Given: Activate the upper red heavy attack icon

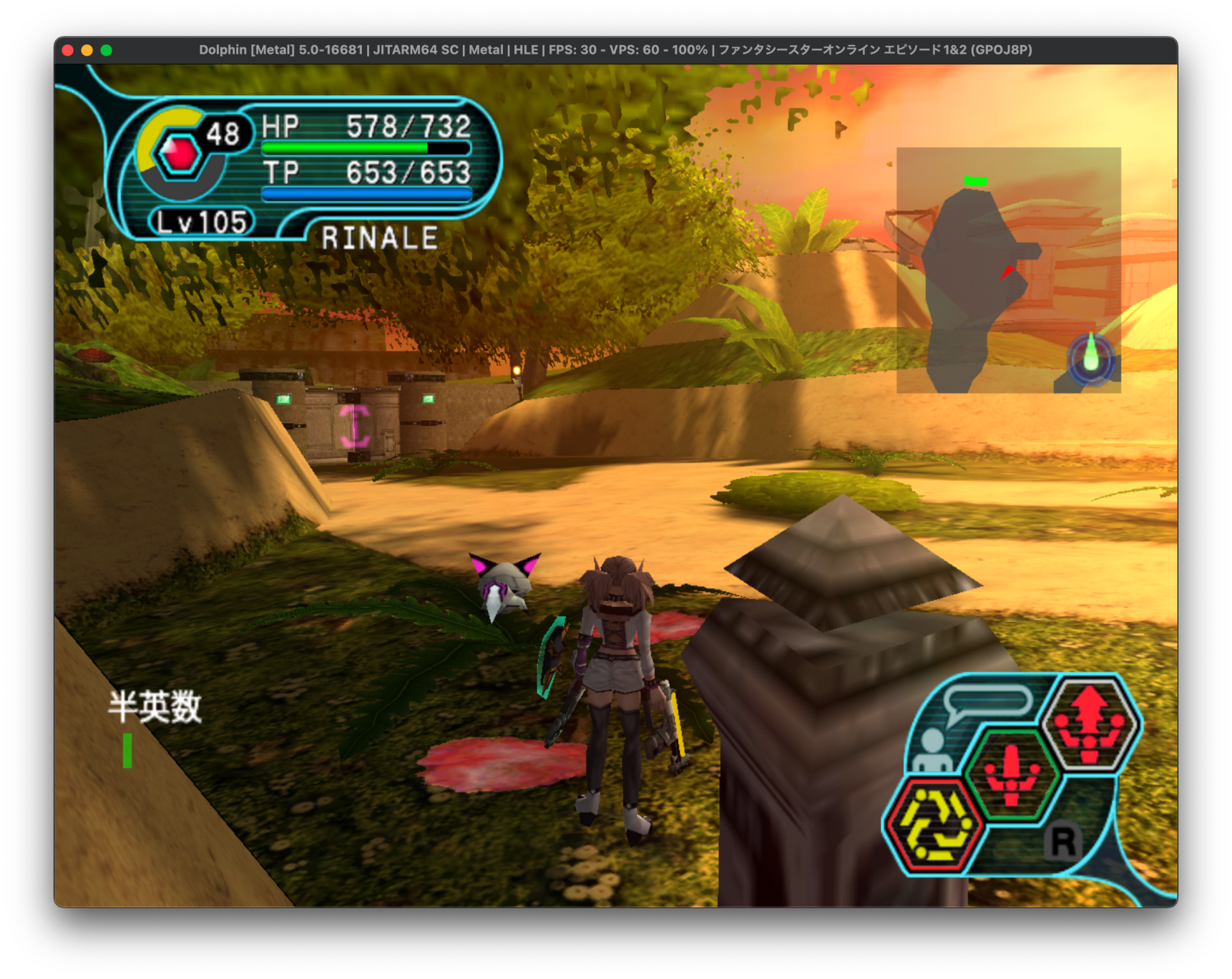Looking at the screenshot, I should [1090, 724].
